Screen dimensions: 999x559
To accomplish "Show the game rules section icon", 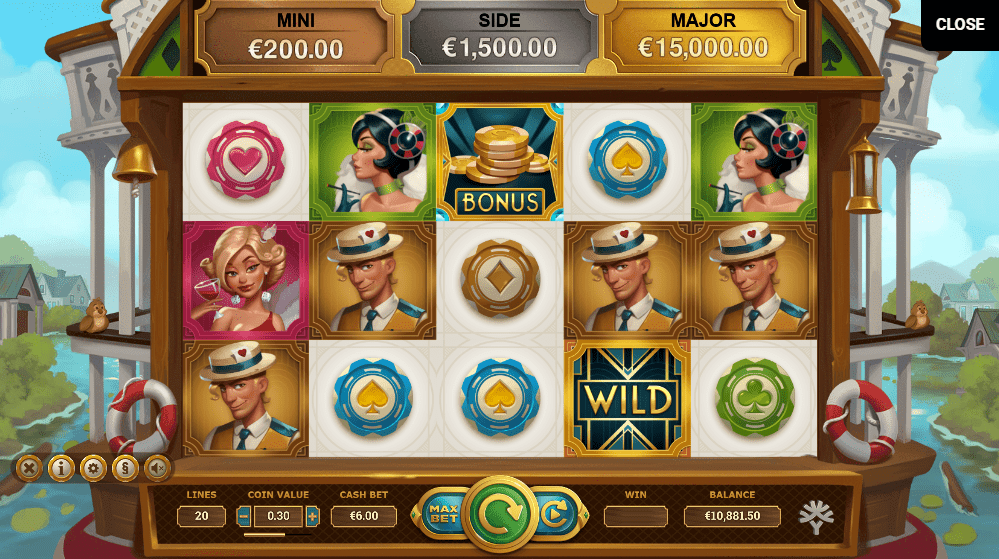I will point(124,467).
